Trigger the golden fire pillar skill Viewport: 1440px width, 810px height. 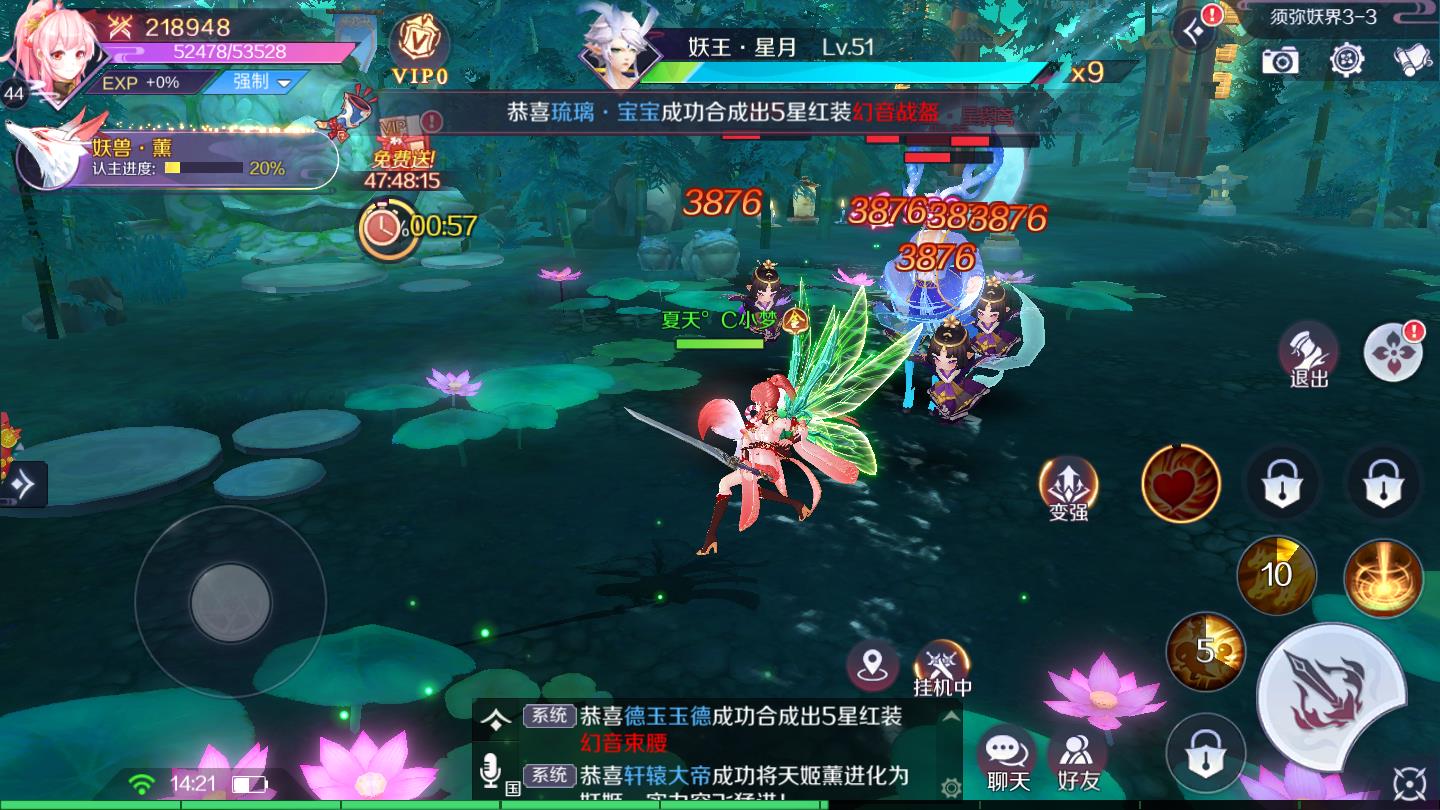[x=1383, y=578]
